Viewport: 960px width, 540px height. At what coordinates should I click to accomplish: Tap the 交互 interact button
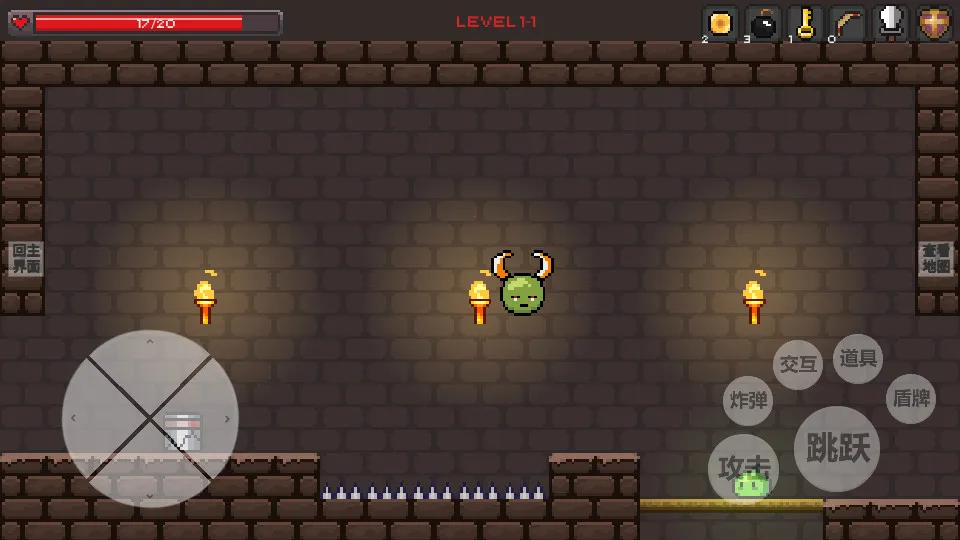coord(798,365)
